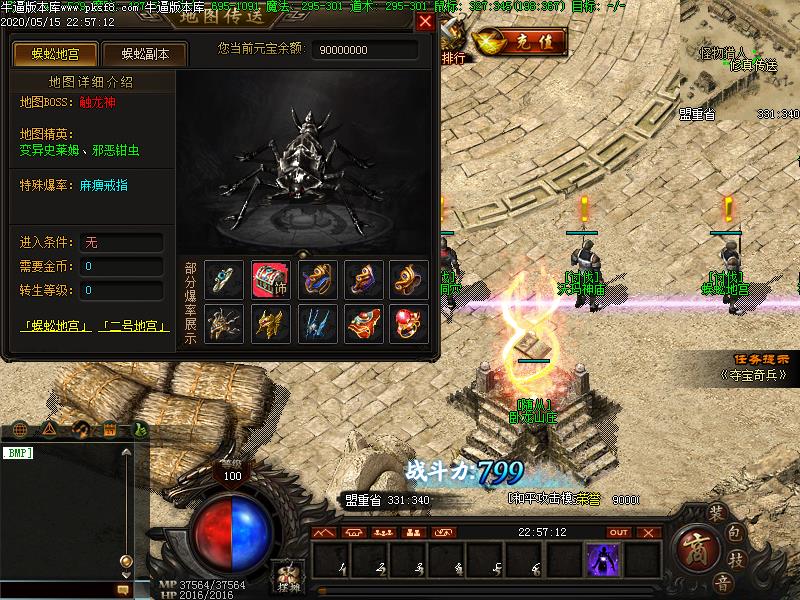Open the 《夺宝奇兵》 quest hint
The height and width of the screenshot is (600, 800).
(753, 376)
